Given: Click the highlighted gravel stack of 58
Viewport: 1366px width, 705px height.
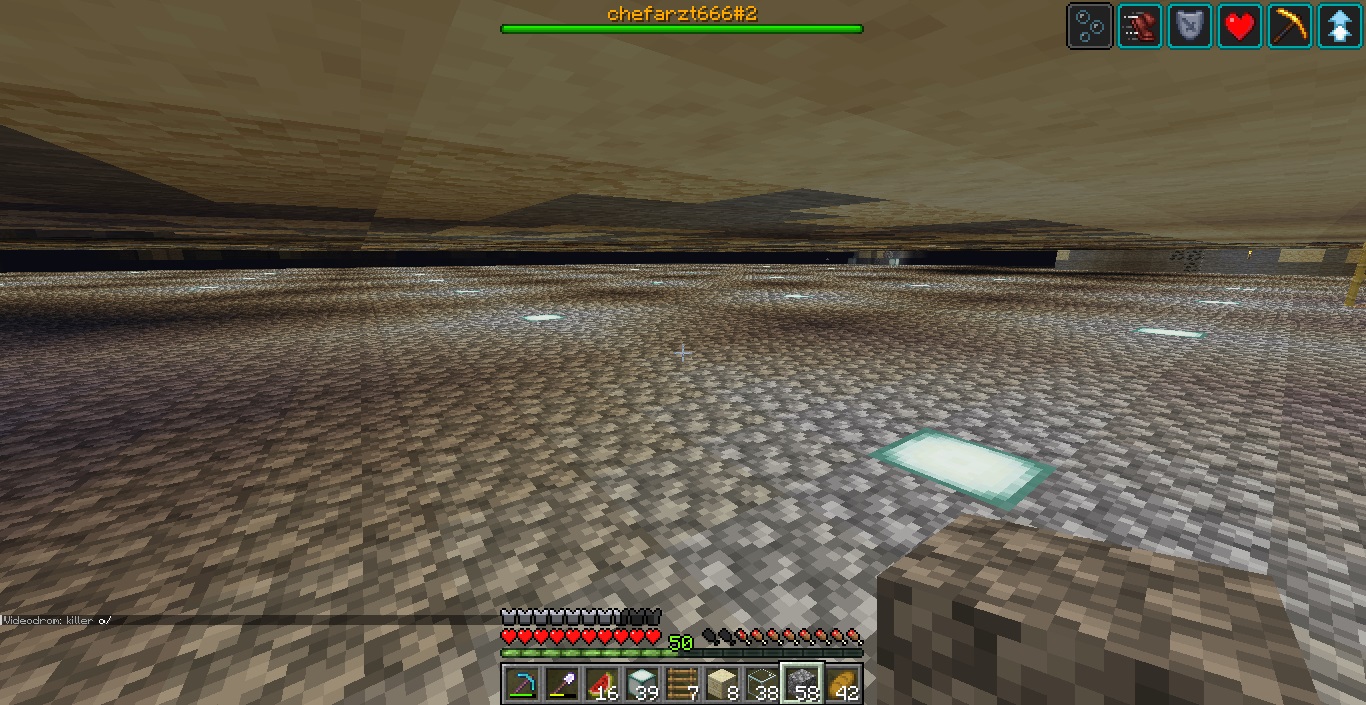Looking at the screenshot, I should tap(801, 684).
